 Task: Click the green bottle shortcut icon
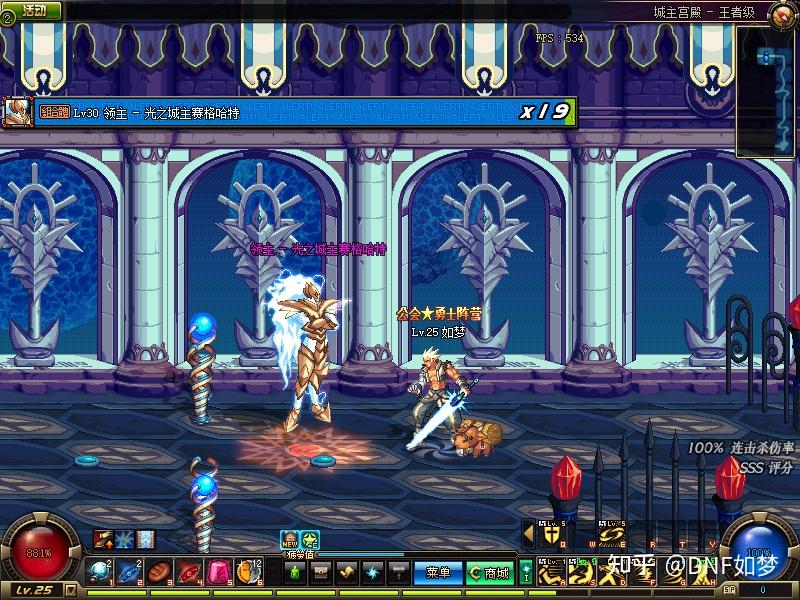(295, 573)
